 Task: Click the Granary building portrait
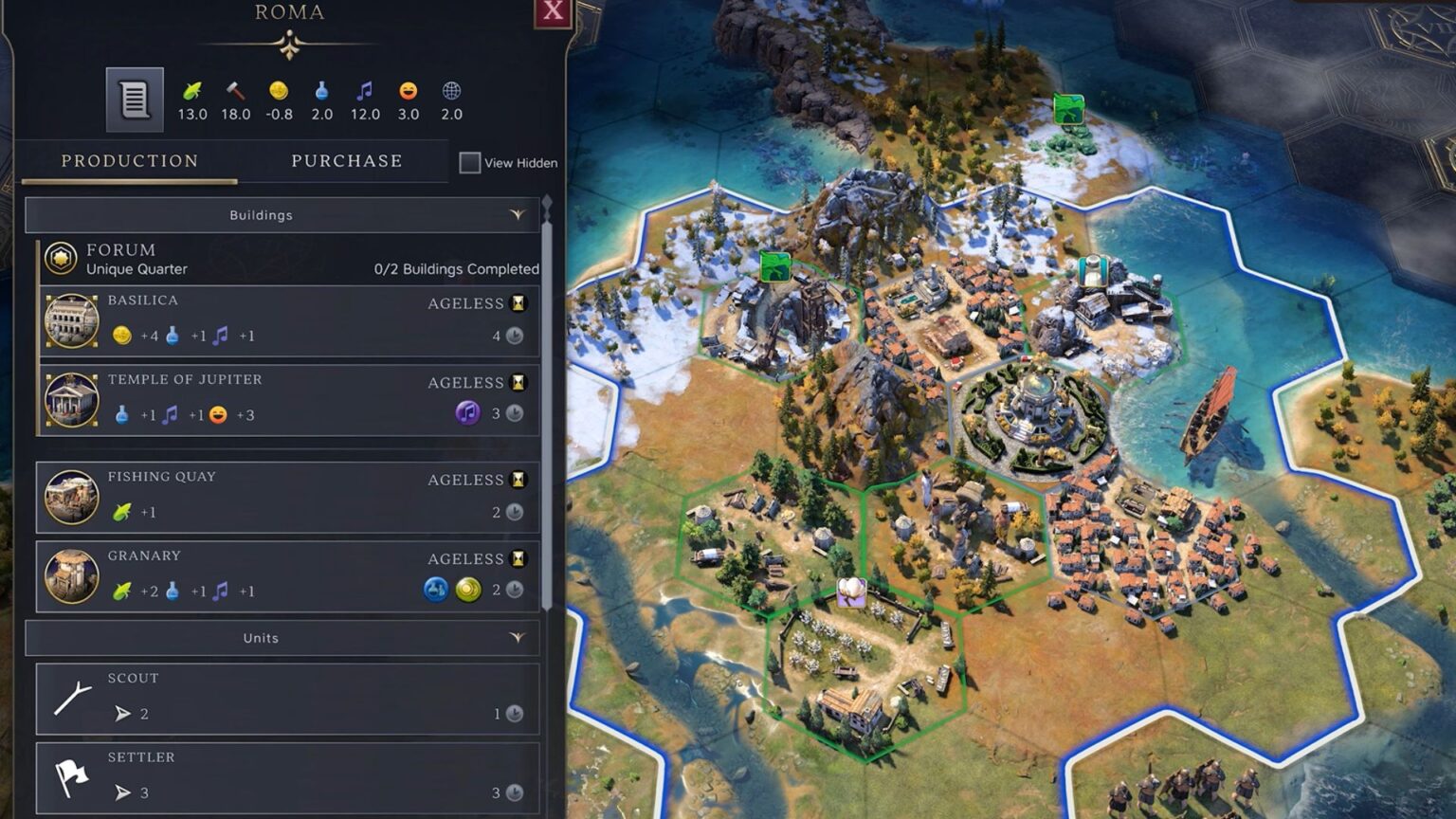click(70, 576)
